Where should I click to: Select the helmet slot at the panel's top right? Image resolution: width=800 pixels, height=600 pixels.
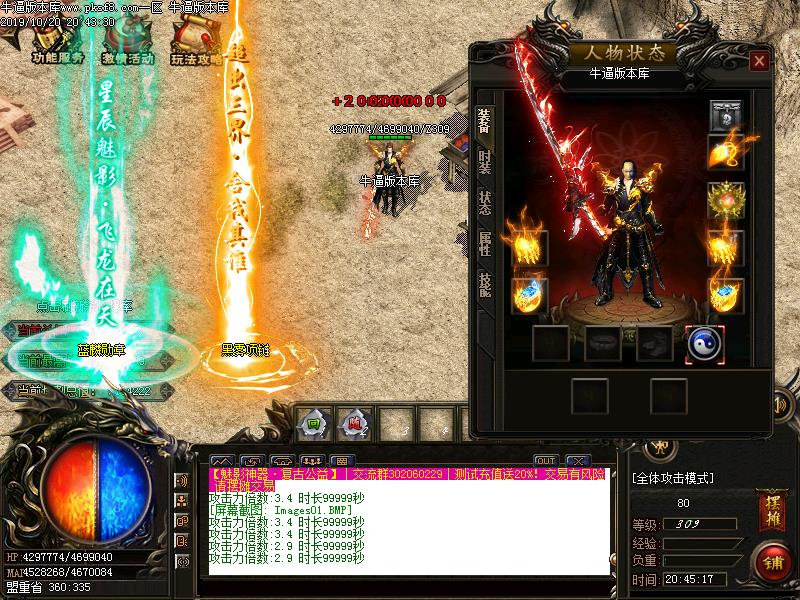tap(726, 116)
